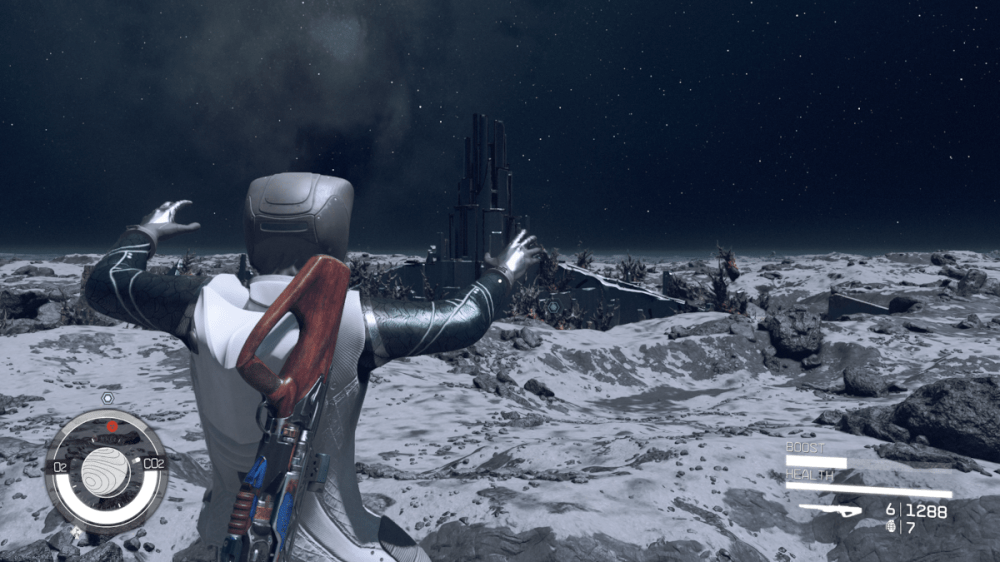1000x562 pixels.
Task: Select the equipped rifle weapon icon
Action: [830, 510]
